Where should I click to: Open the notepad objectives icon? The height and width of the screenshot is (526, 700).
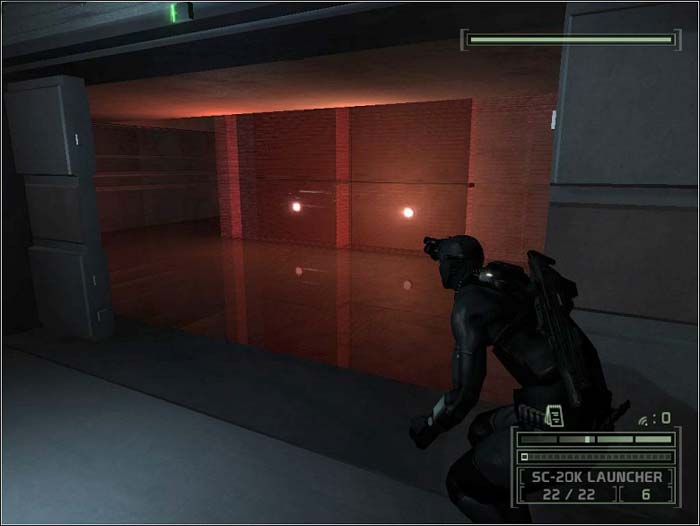tap(555, 415)
